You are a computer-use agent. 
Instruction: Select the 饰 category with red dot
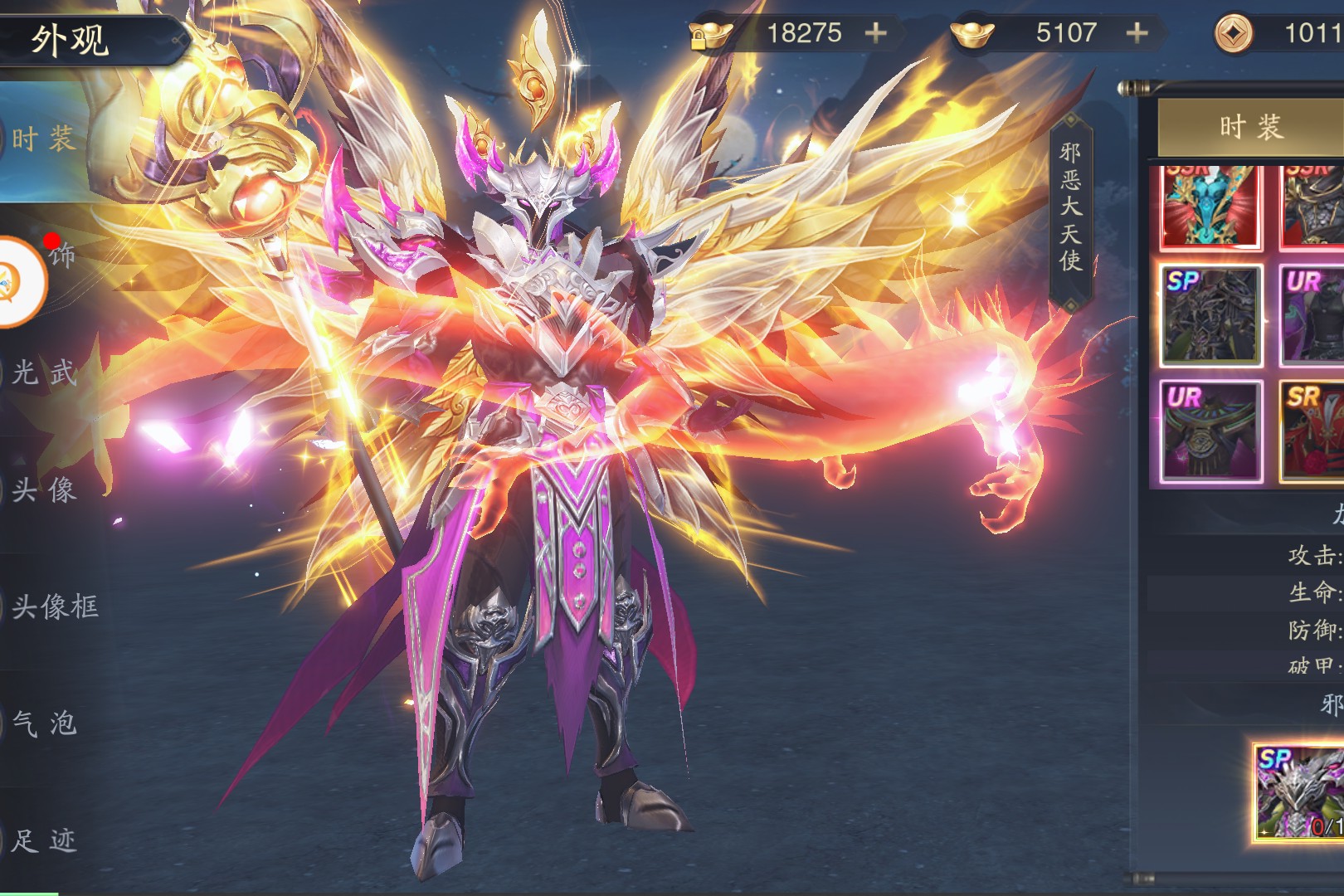point(62,256)
